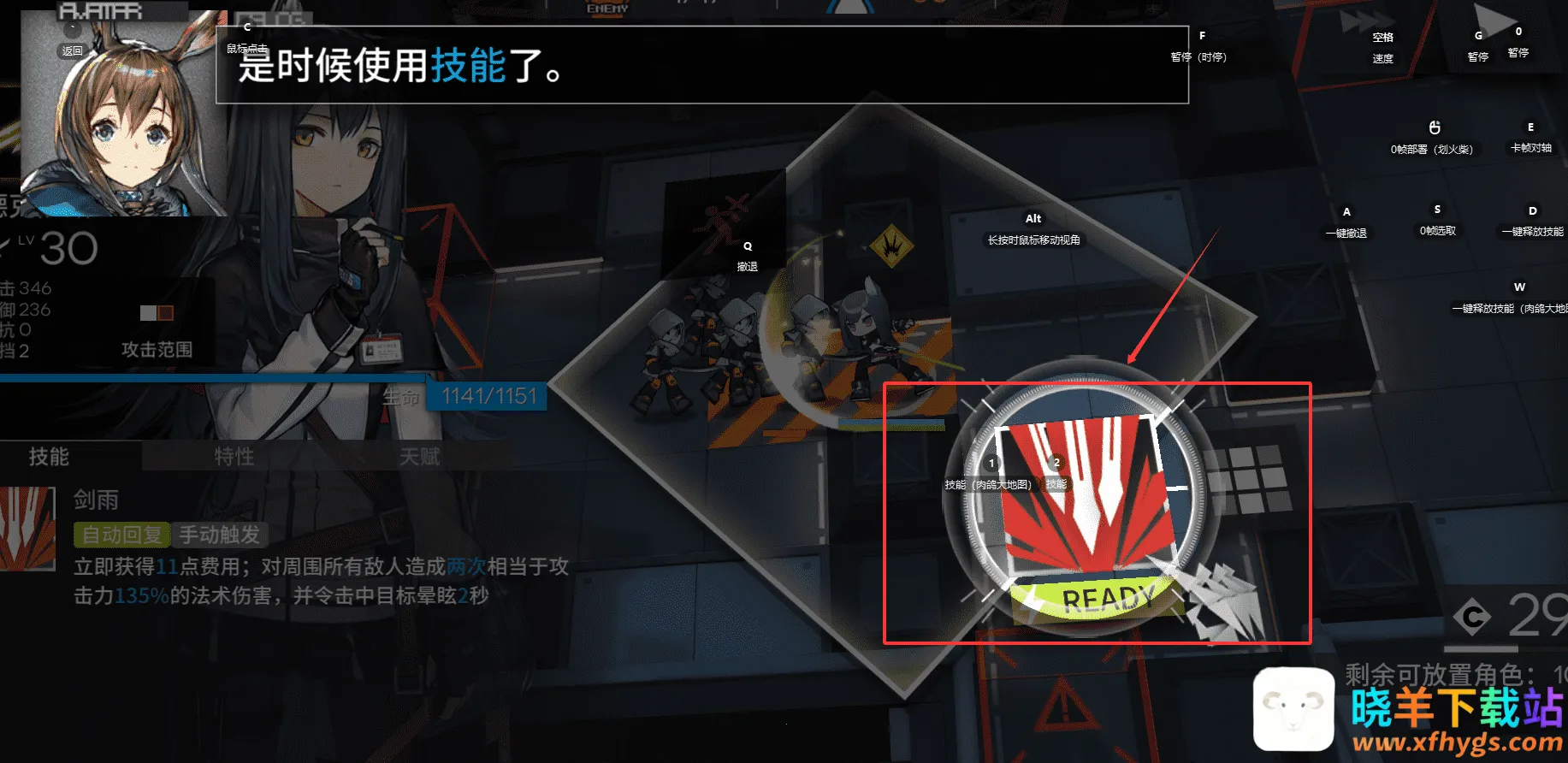This screenshot has height=763, width=1568.
Task: Select numbered skill slot 1 技能（肉鸽大地图）
Action: [x=991, y=464]
